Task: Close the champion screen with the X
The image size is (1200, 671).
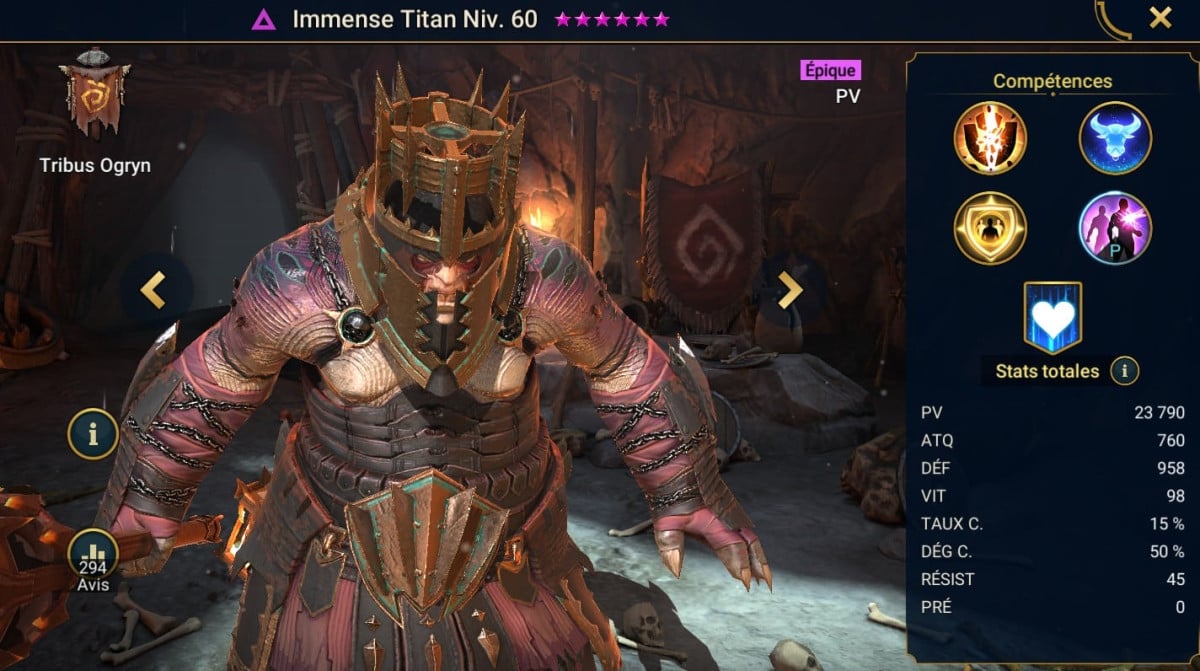Action: (x=1160, y=18)
